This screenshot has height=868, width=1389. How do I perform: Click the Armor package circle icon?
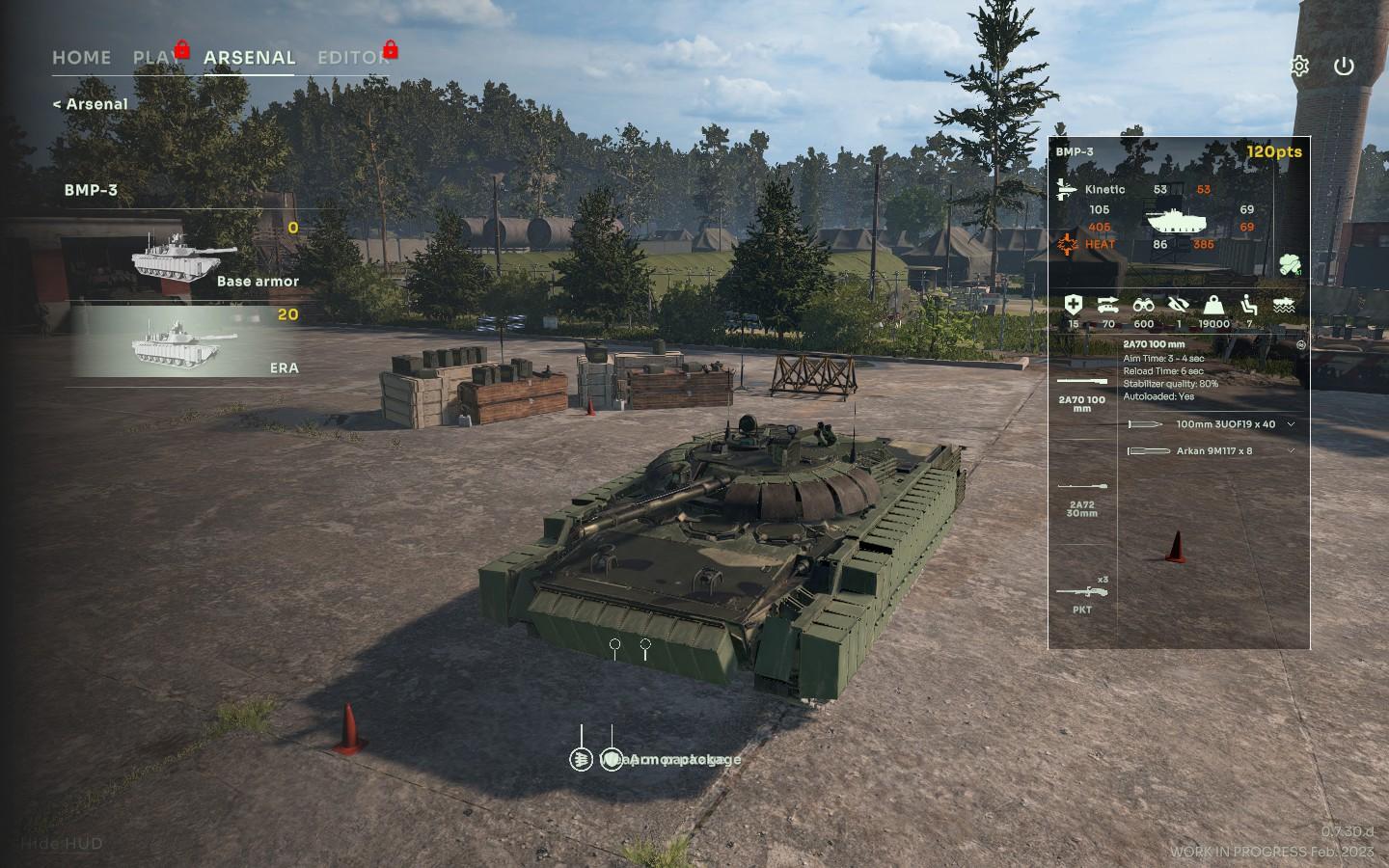tap(612, 760)
